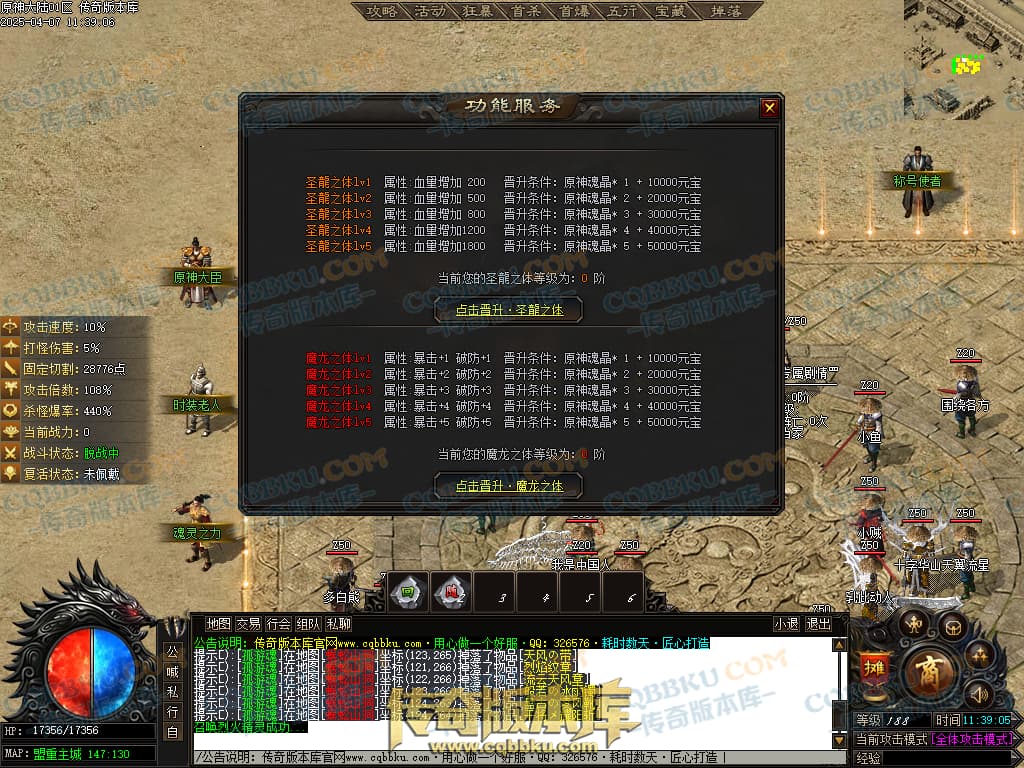Click the 点击晋升·魔龙之体 upgrade link
The image size is (1024, 768).
click(x=509, y=486)
